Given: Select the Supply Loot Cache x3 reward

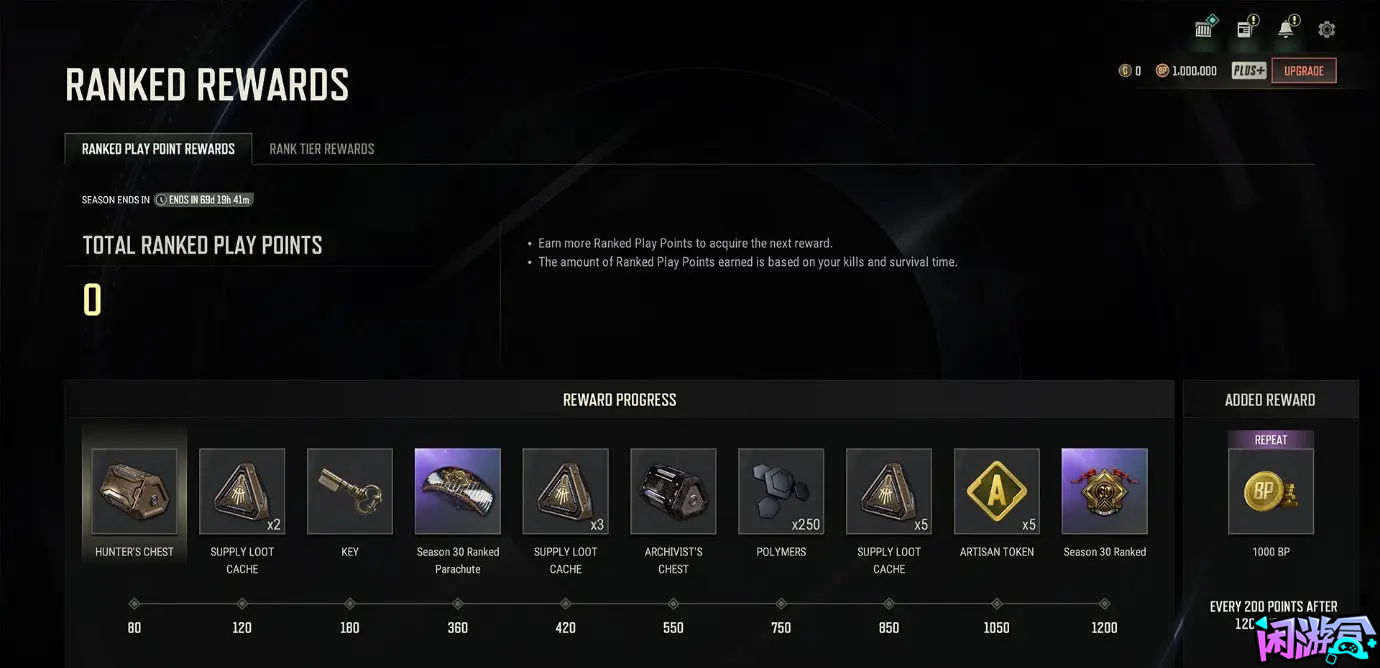Looking at the screenshot, I should point(566,491).
